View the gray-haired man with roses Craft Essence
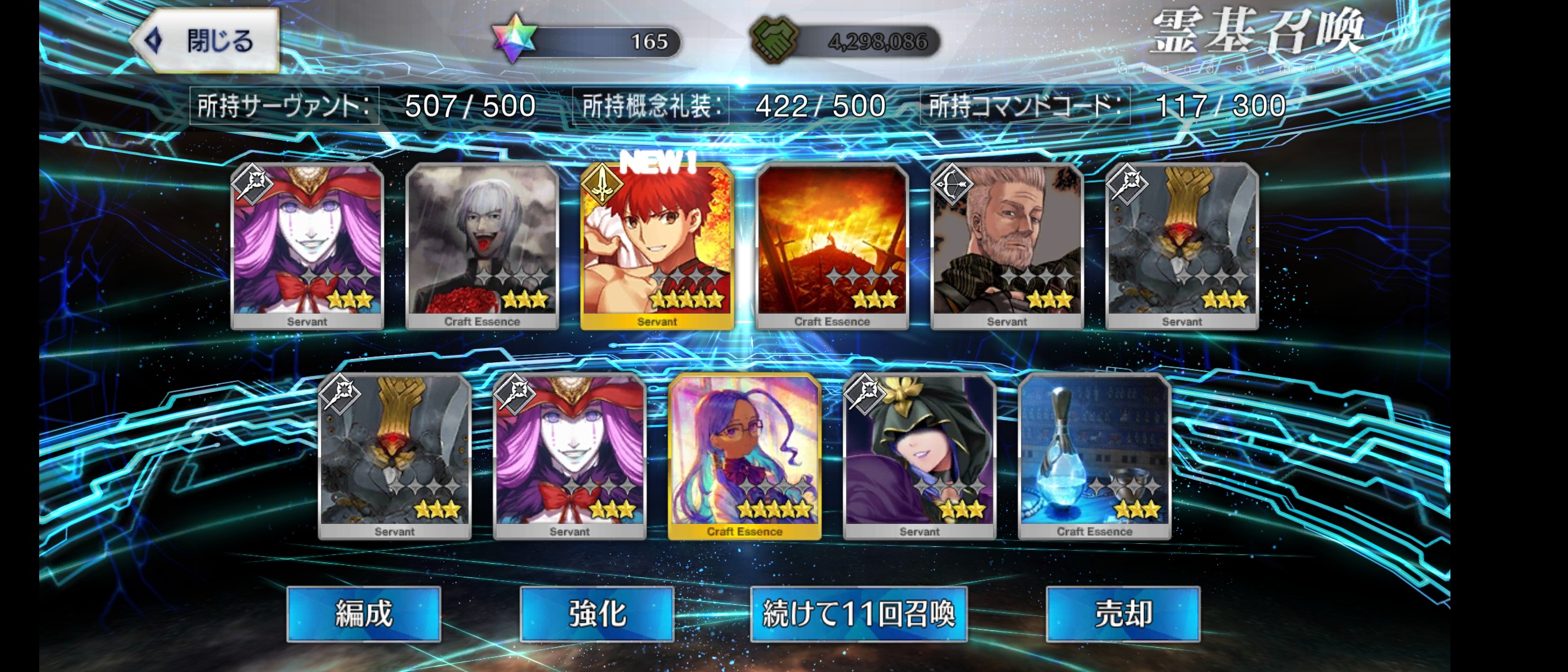 (x=482, y=246)
